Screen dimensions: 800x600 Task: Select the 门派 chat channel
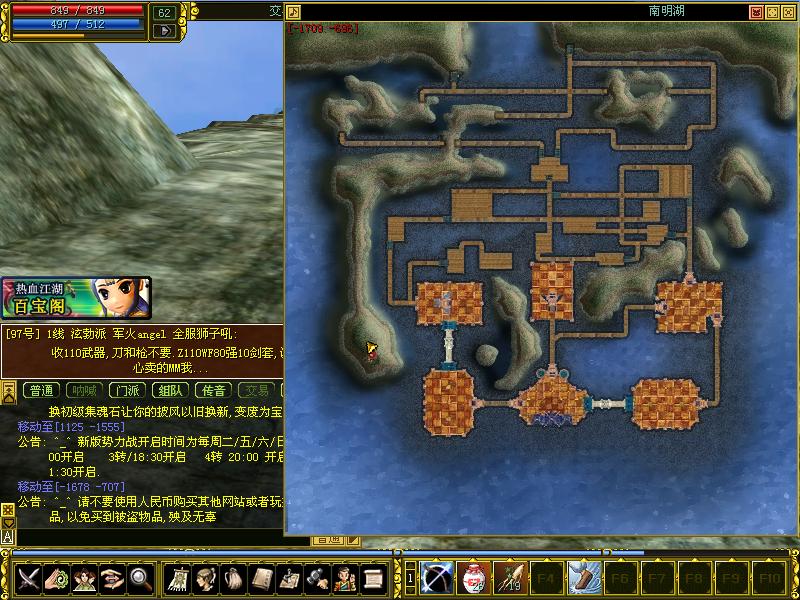[126, 391]
